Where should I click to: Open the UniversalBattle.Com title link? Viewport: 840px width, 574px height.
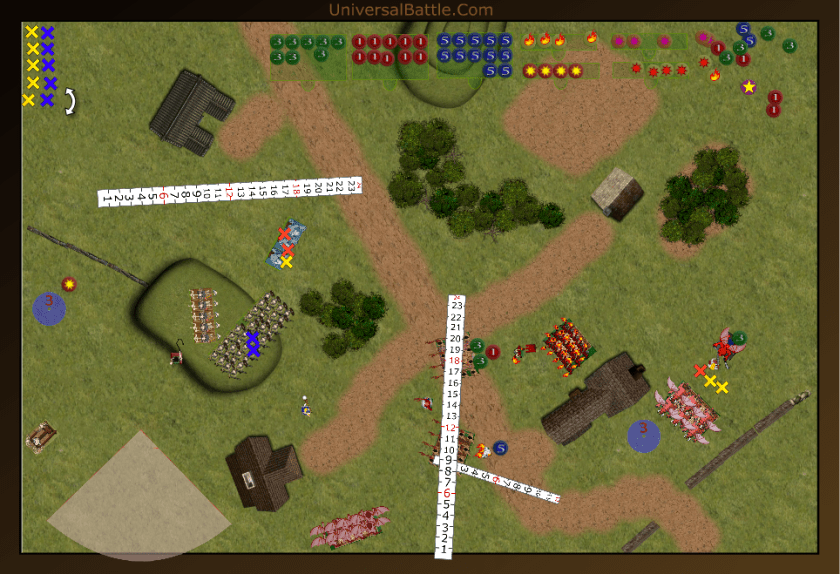tap(410, 10)
